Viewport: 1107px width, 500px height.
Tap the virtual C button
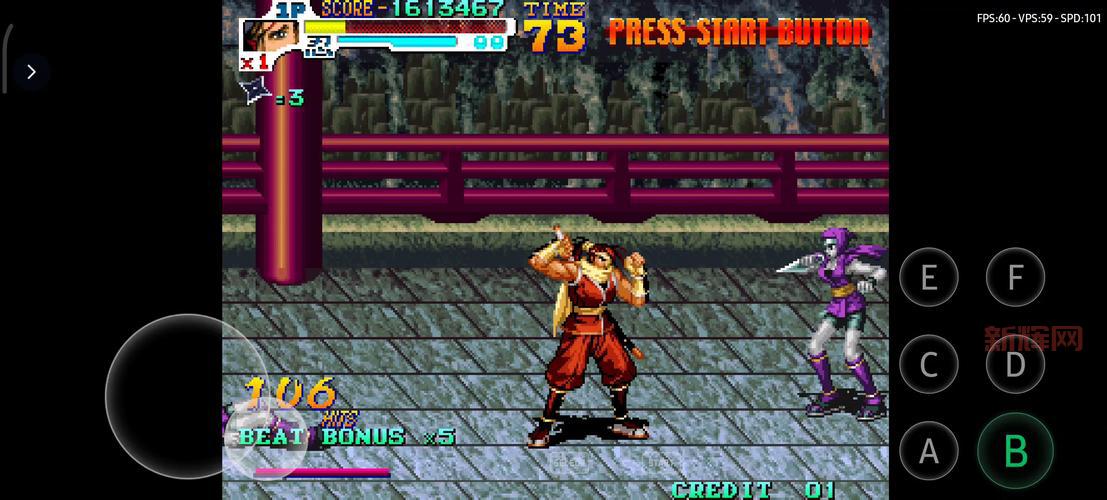929,364
